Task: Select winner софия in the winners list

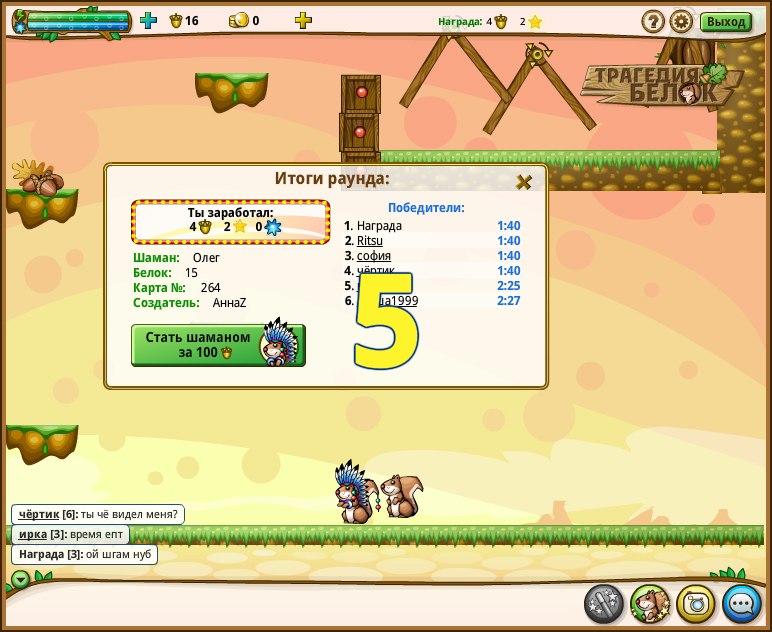Action: tap(373, 256)
